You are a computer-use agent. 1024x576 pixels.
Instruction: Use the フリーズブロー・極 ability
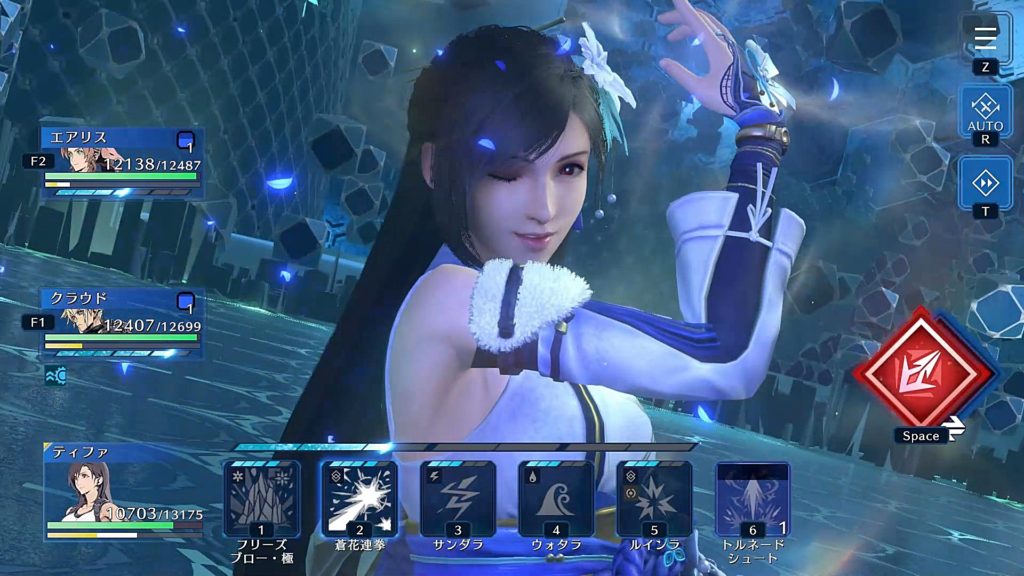click(261, 498)
